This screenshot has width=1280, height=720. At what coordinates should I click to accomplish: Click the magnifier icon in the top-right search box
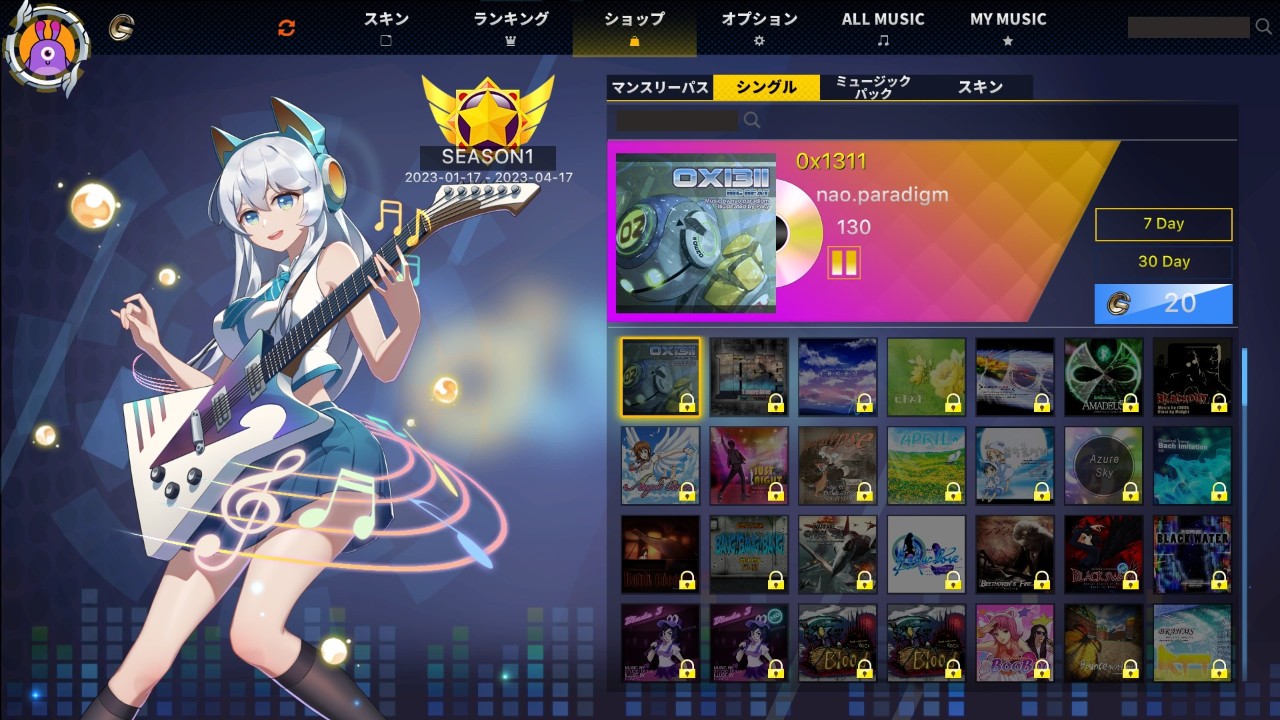(1263, 28)
